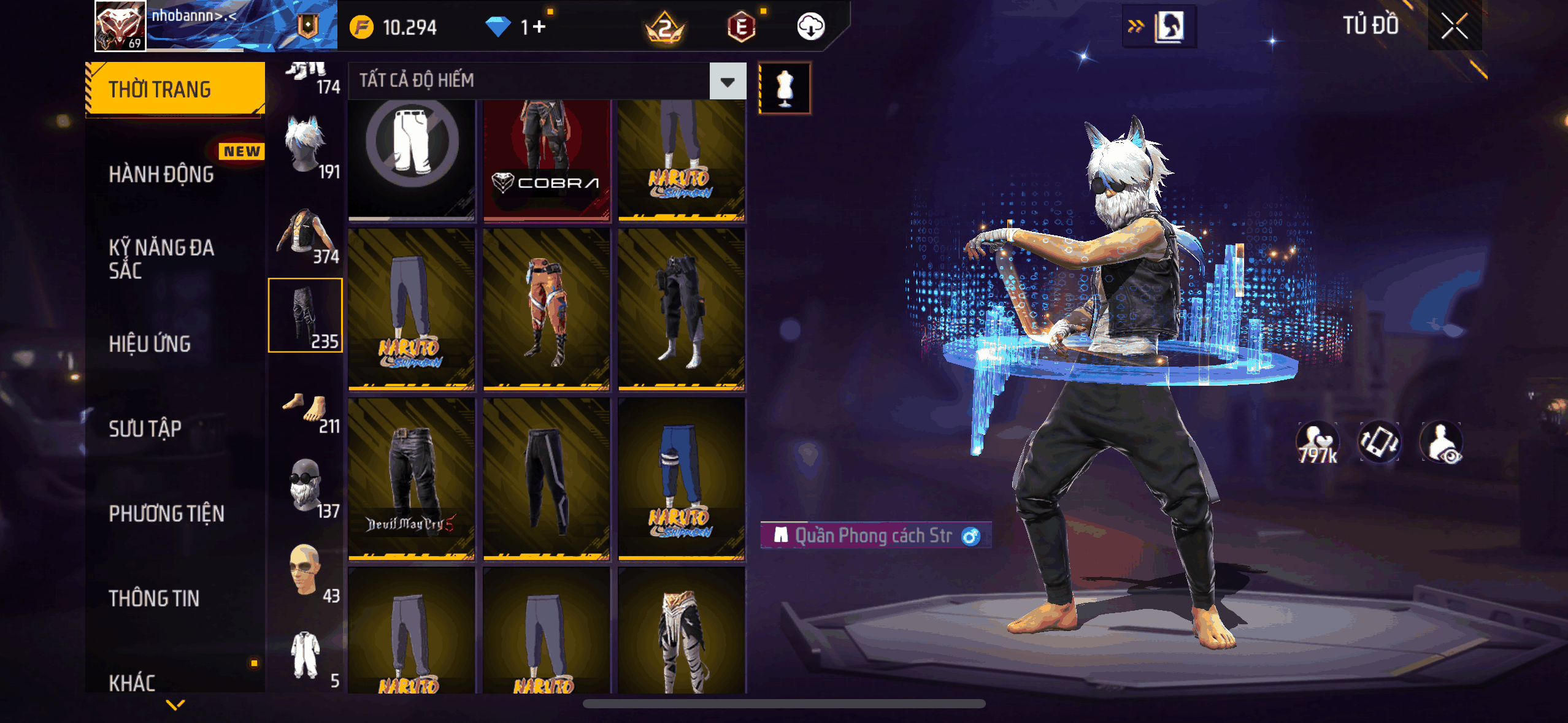Choose the COBRA pants item
This screenshot has height=723, width=1568.
(x=546, y=159)
